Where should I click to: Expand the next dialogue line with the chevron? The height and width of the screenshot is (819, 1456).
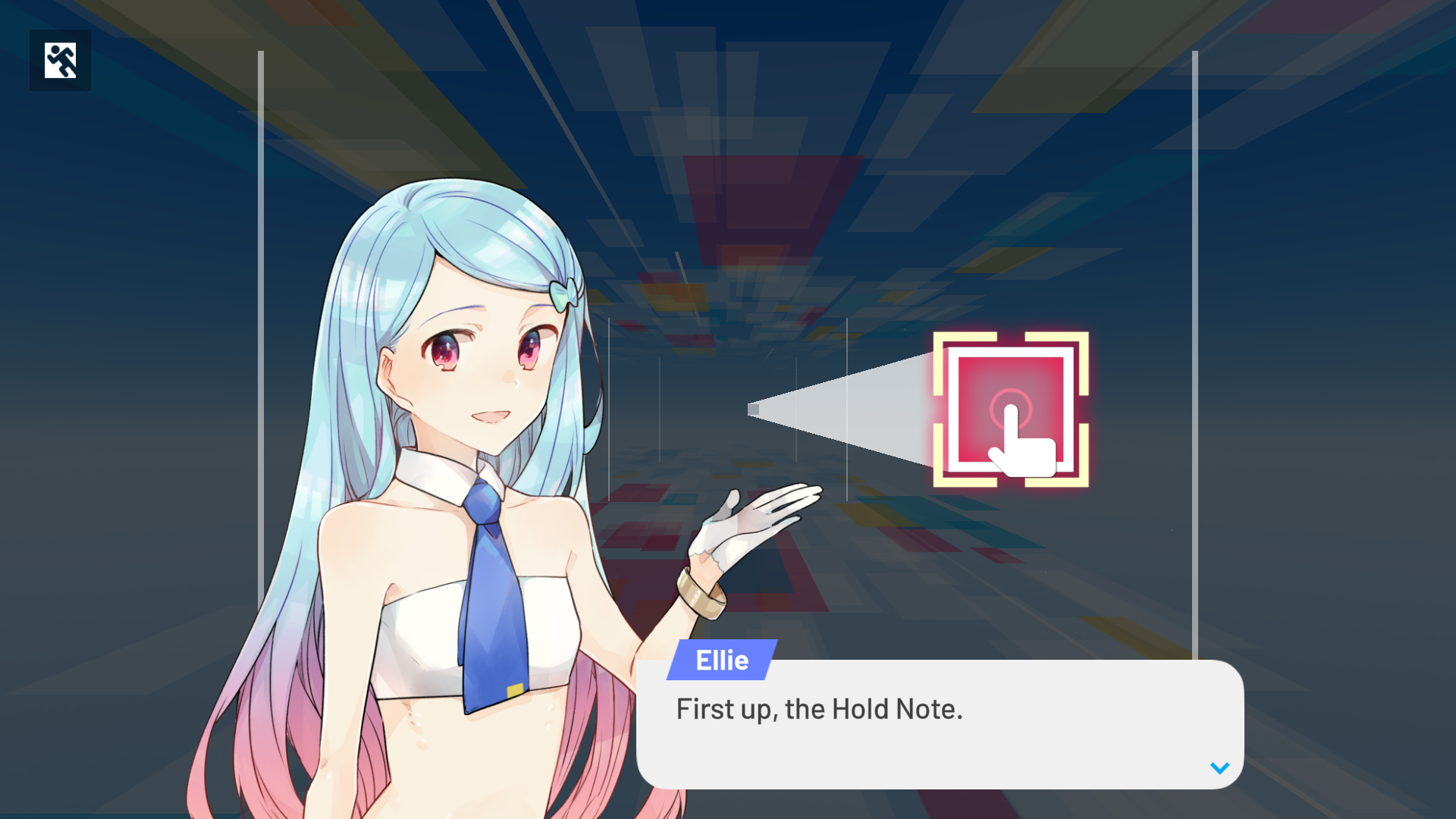point(1219,767)
